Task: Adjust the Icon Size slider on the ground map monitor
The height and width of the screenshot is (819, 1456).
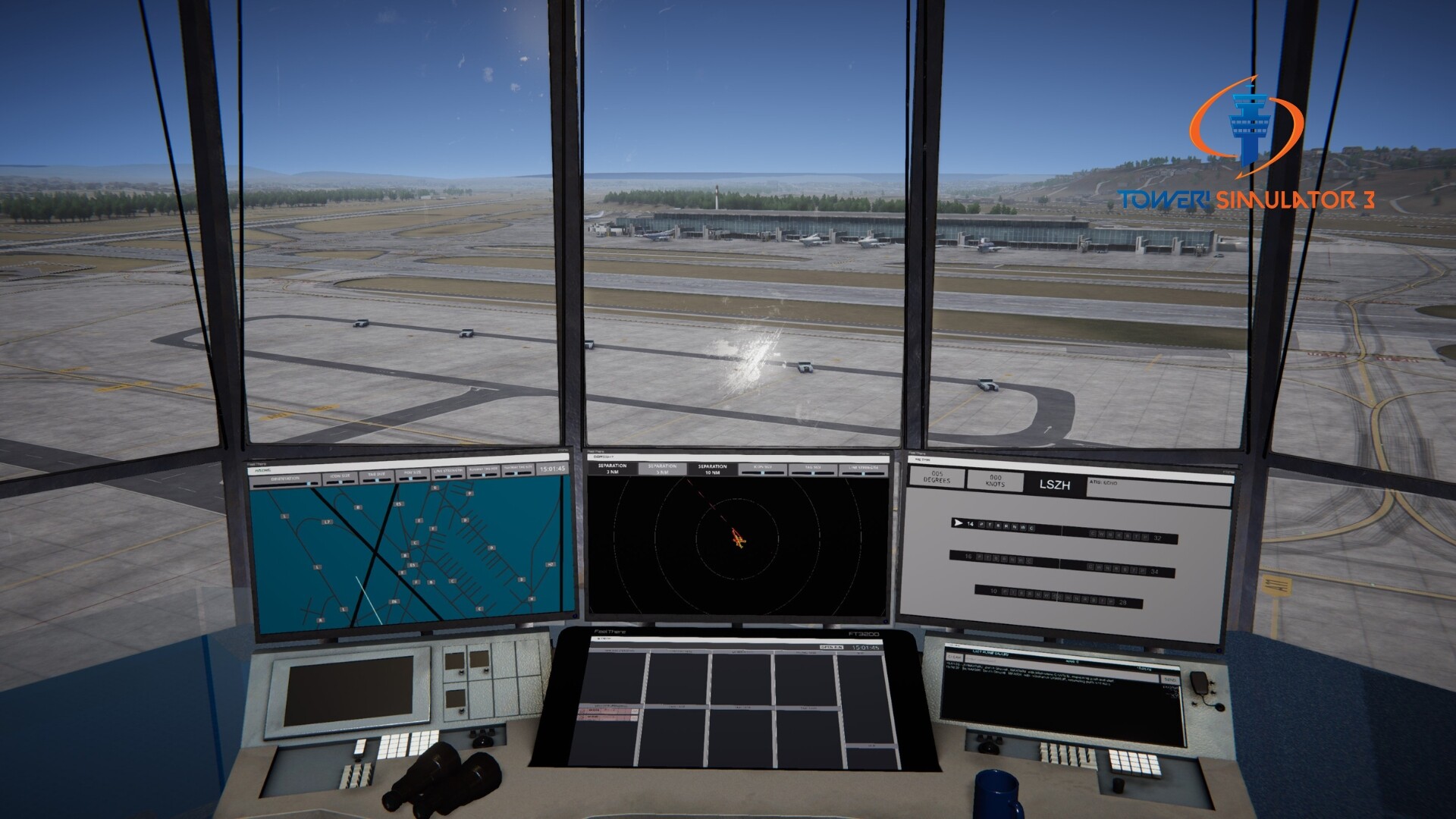Action: pos(340,481)
